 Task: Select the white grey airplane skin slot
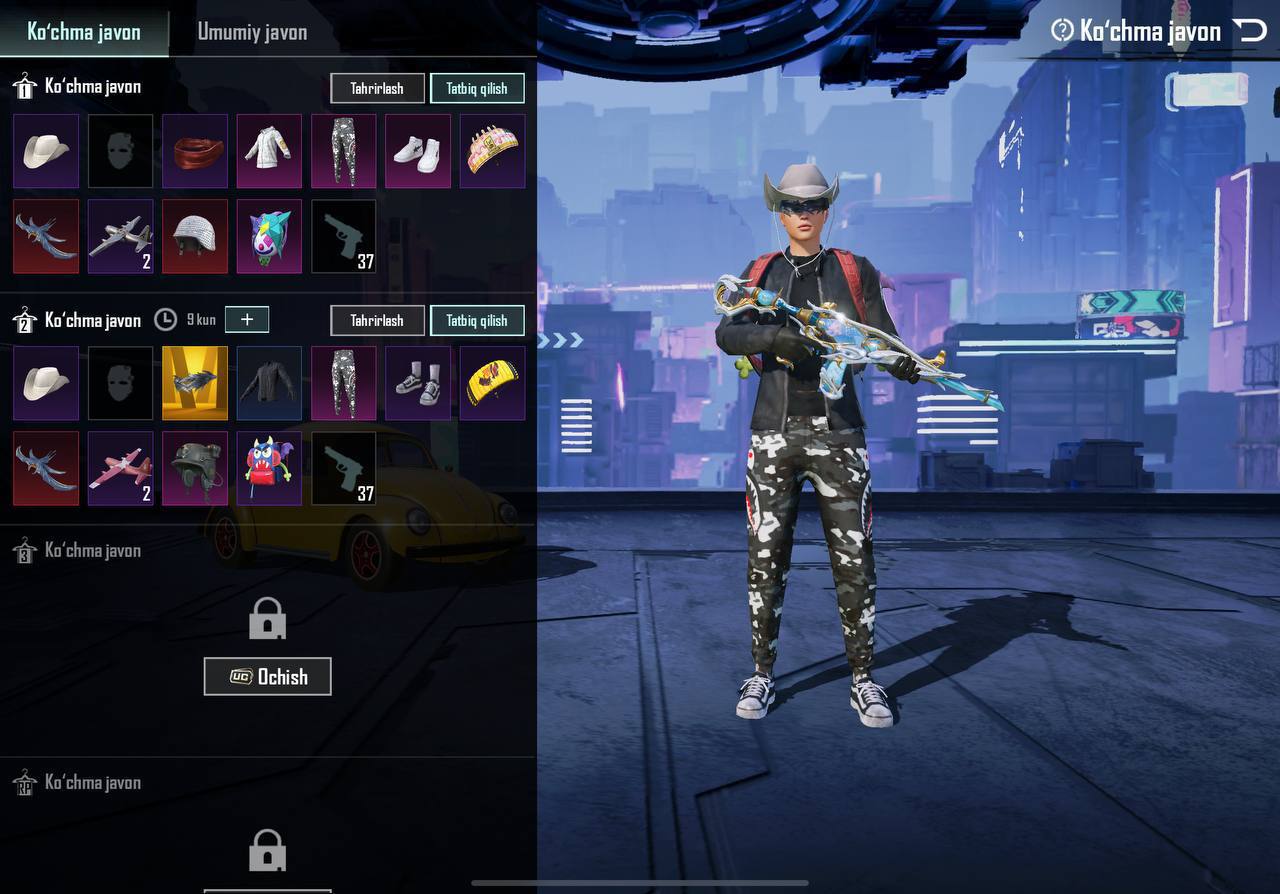pyautogui.click(x=121, y=236)
